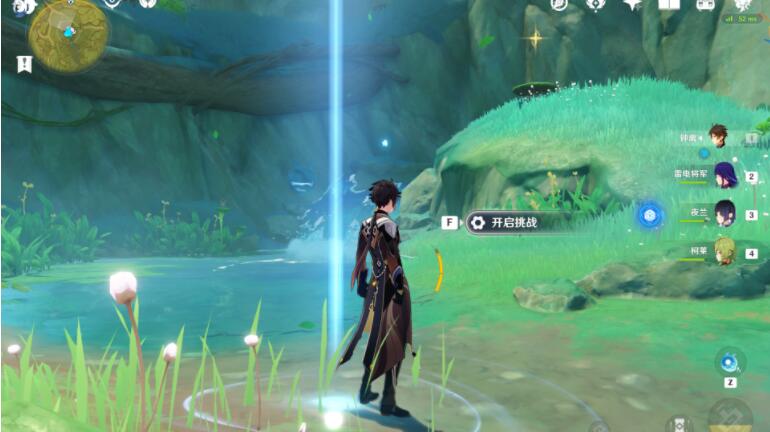Image resolution: width=770 pixels, height=432 pixels.
Task: Switch to party member 雷电将军
Action: [724, 174]
